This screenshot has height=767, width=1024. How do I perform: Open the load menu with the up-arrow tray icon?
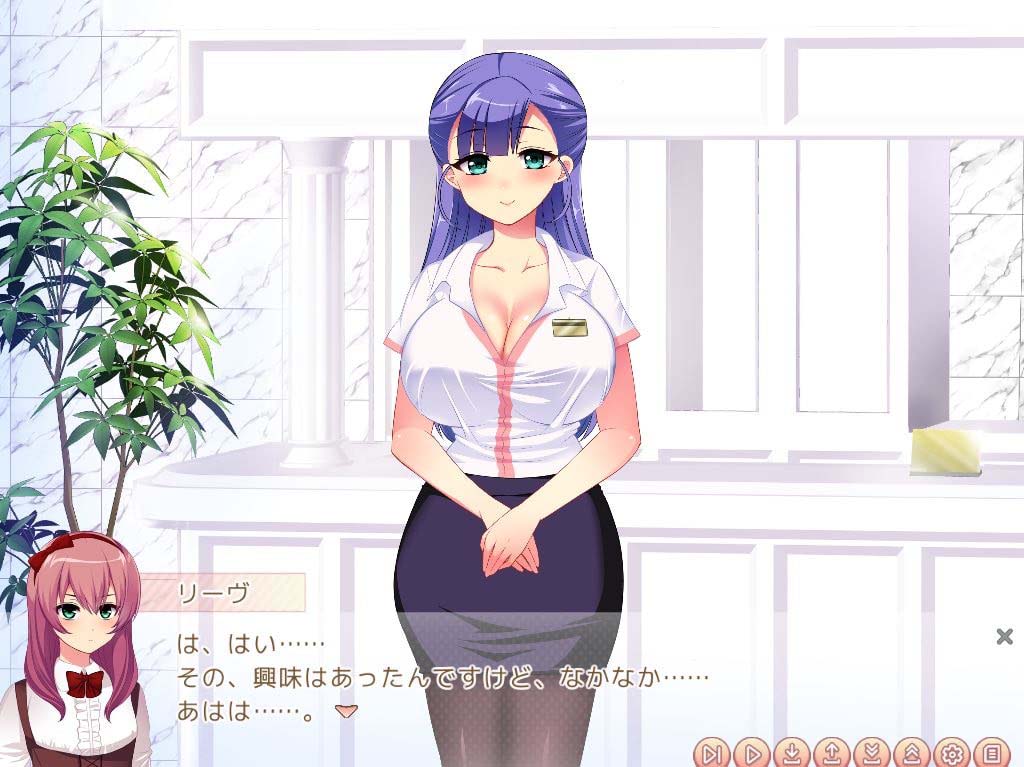coord(832,752)
